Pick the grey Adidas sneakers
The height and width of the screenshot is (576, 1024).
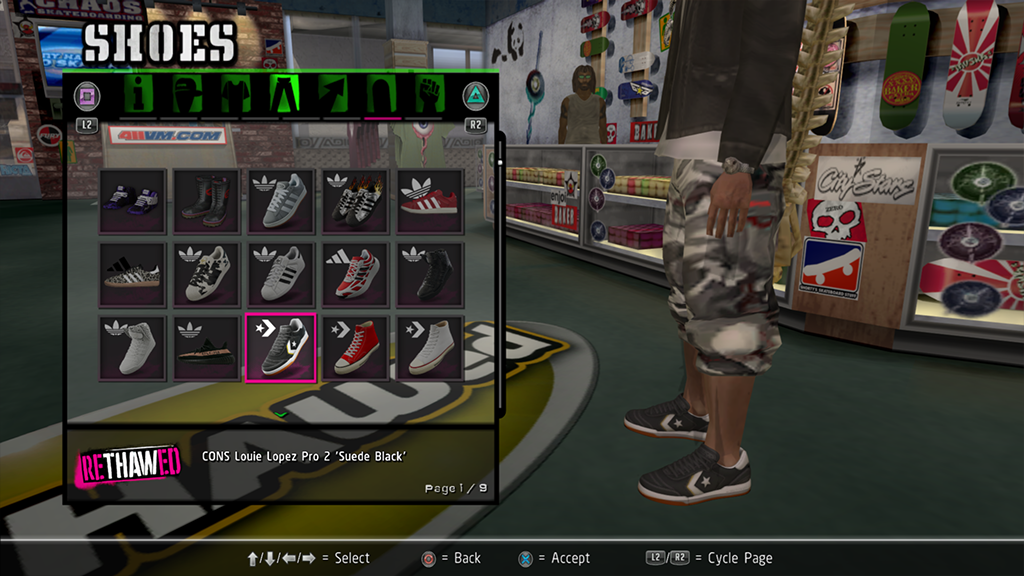pos(281,201)
